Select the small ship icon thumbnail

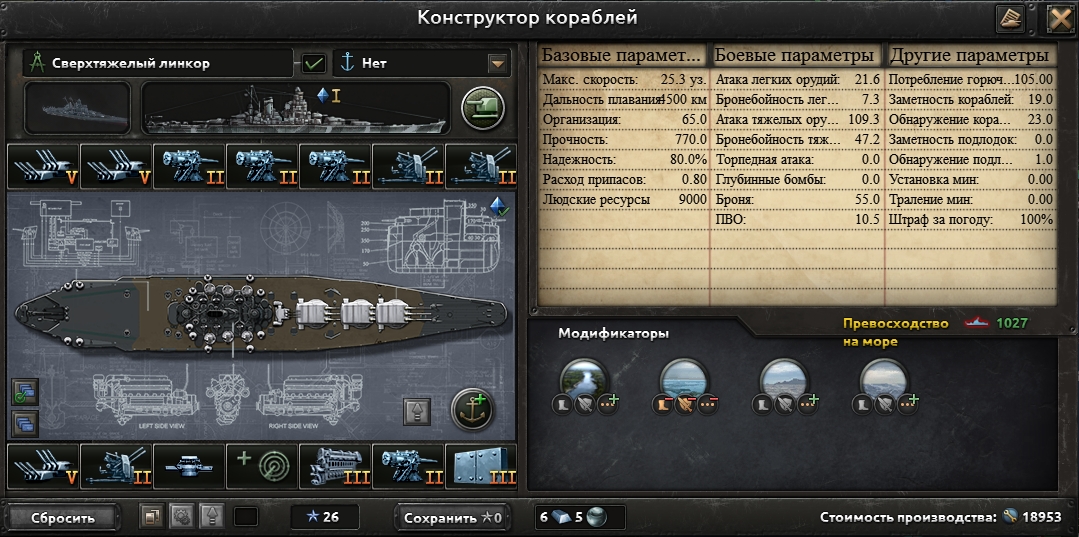[x=77, y=108]
